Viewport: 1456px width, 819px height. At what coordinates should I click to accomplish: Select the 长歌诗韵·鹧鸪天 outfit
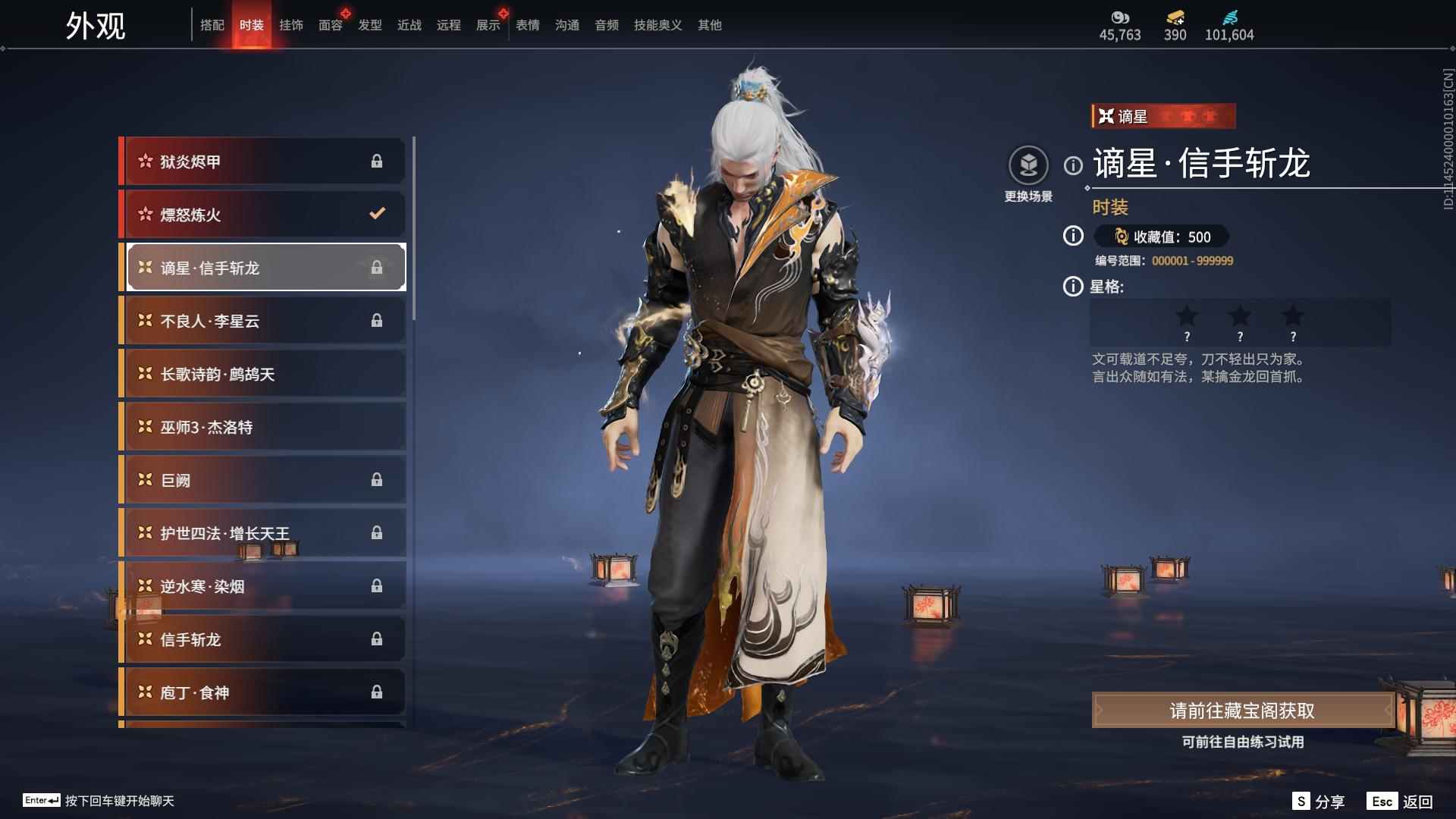tap(262, 374)
